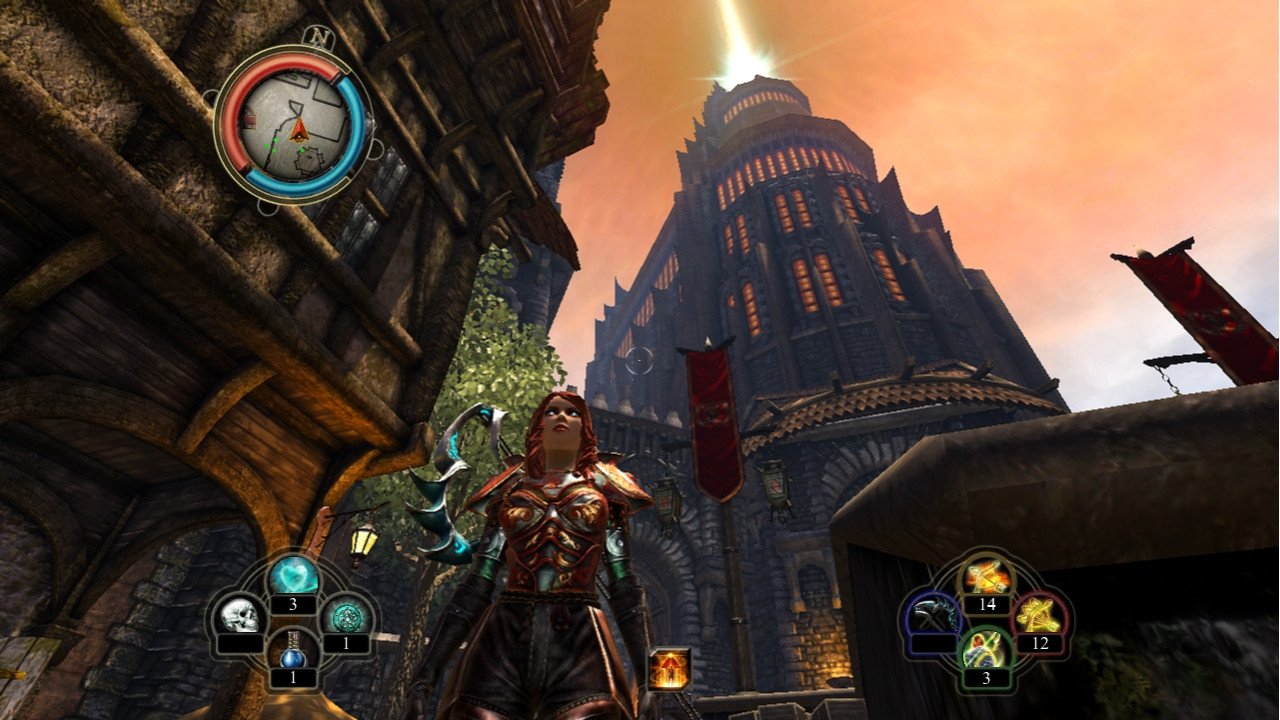Use the teal rune disc item
The height and width of the screenshot is (720, 1280).
point(346,614)
